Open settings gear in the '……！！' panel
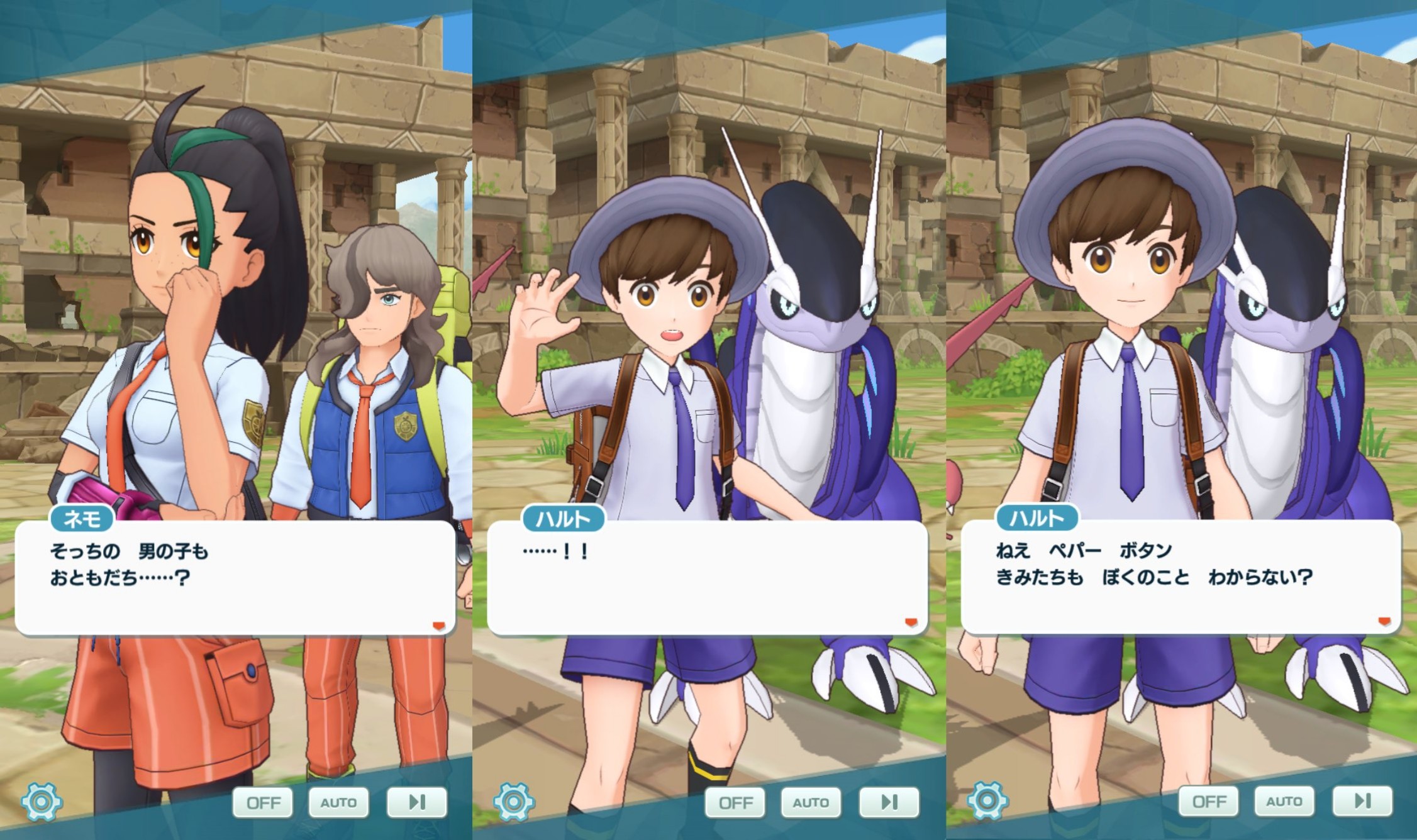The image size is (1417, 840). [x=514, y=802]
